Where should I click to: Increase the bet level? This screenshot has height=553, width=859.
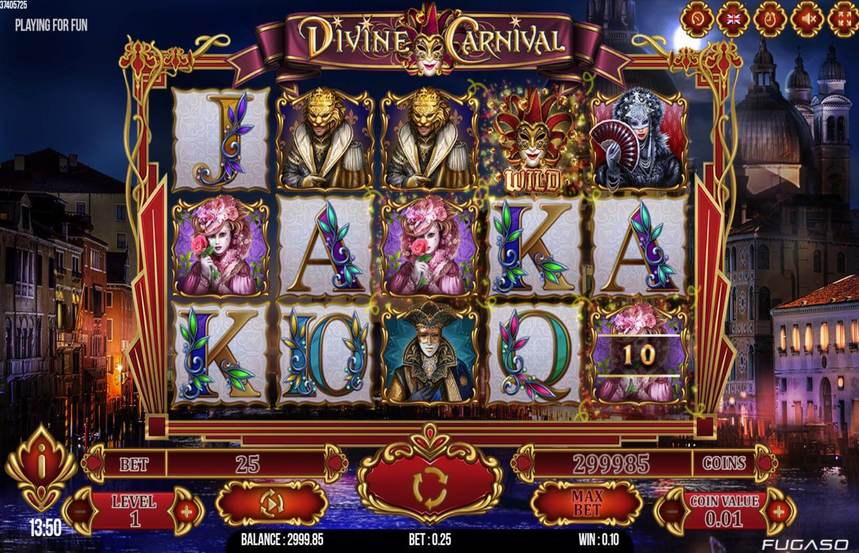(x=185, y=512)
